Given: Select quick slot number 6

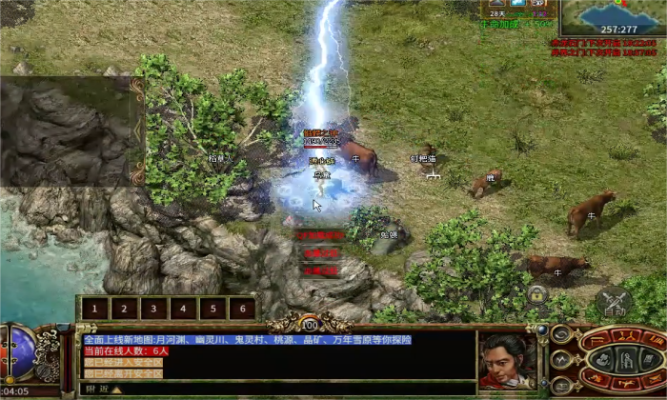Looking at the screenshot, I should pyautogui.click(x=241, y=309).
